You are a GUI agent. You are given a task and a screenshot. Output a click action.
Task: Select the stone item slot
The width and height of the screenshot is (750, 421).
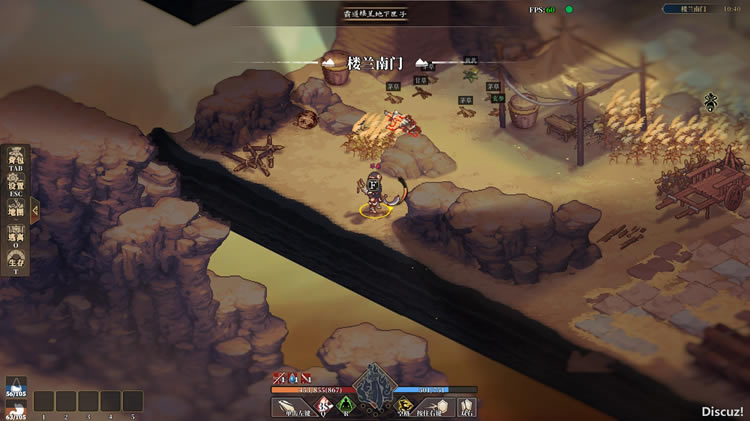[467, 407]
